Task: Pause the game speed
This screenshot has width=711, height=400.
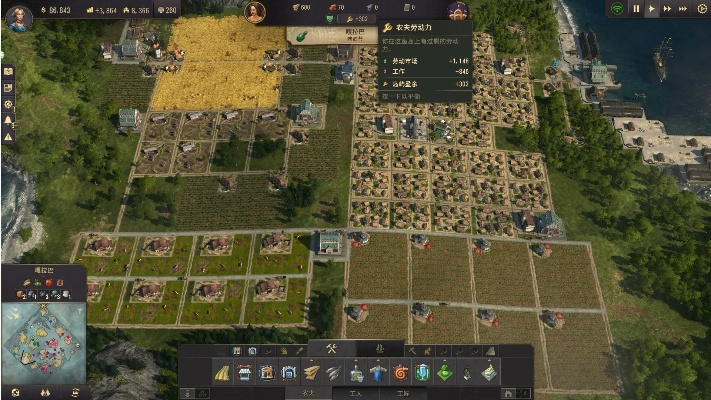Action: (637, 8)
